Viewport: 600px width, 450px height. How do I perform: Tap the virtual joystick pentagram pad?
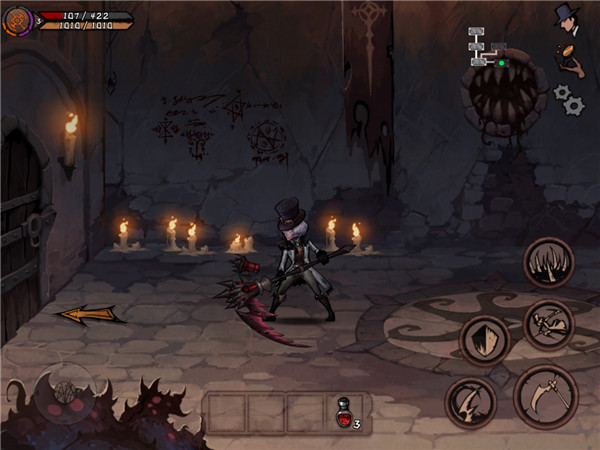pos(62,387)
